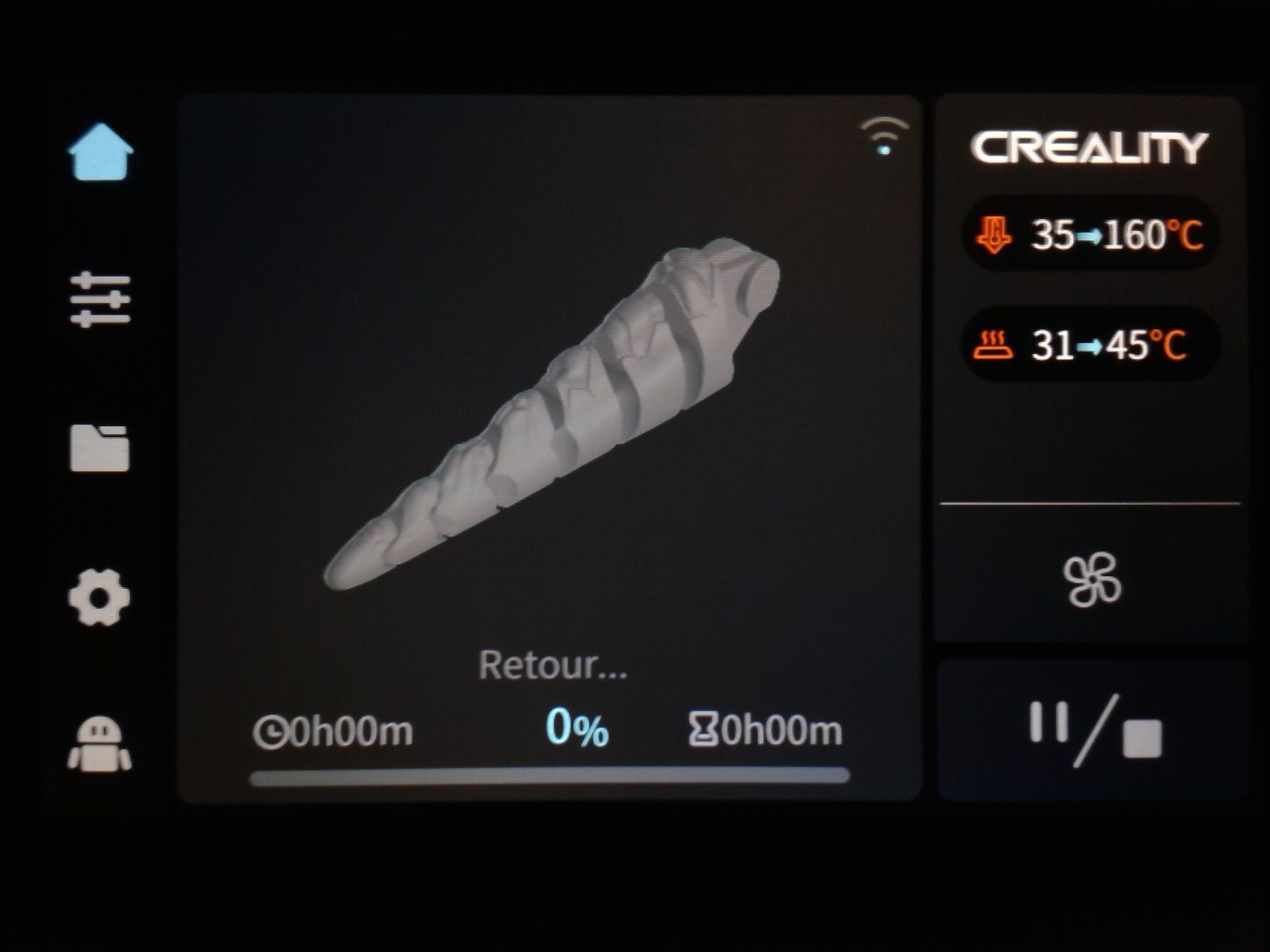Screen dimensions: 1270x952
Task: Tap the nozzle temperature 35→160°C field
Action: click(1090, 235)
